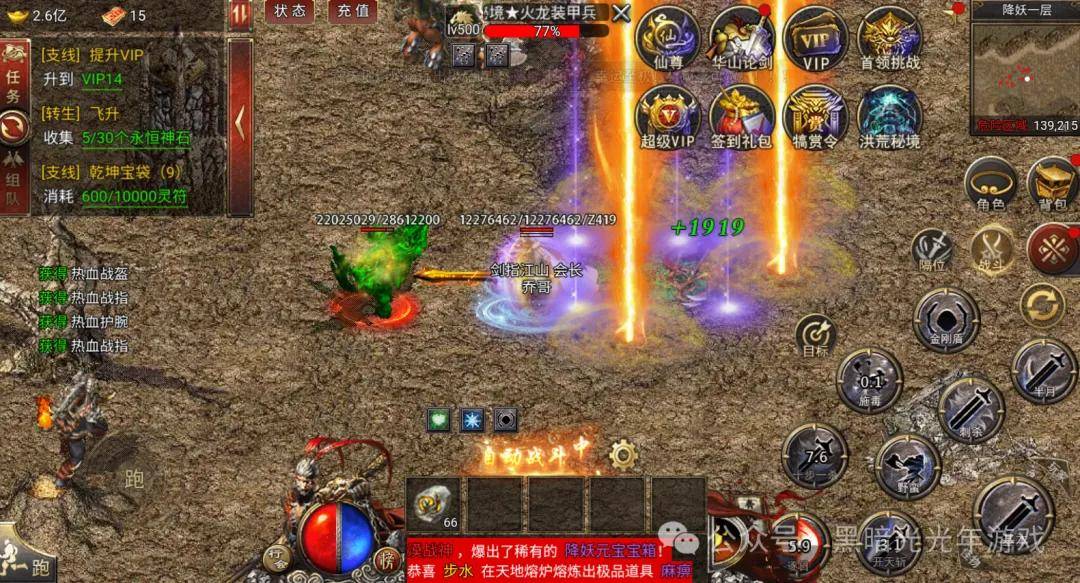The width and height of the screenshot is (1080, 583).
Task: Close the targeted enemy info bar
Action: pos(621,13)
